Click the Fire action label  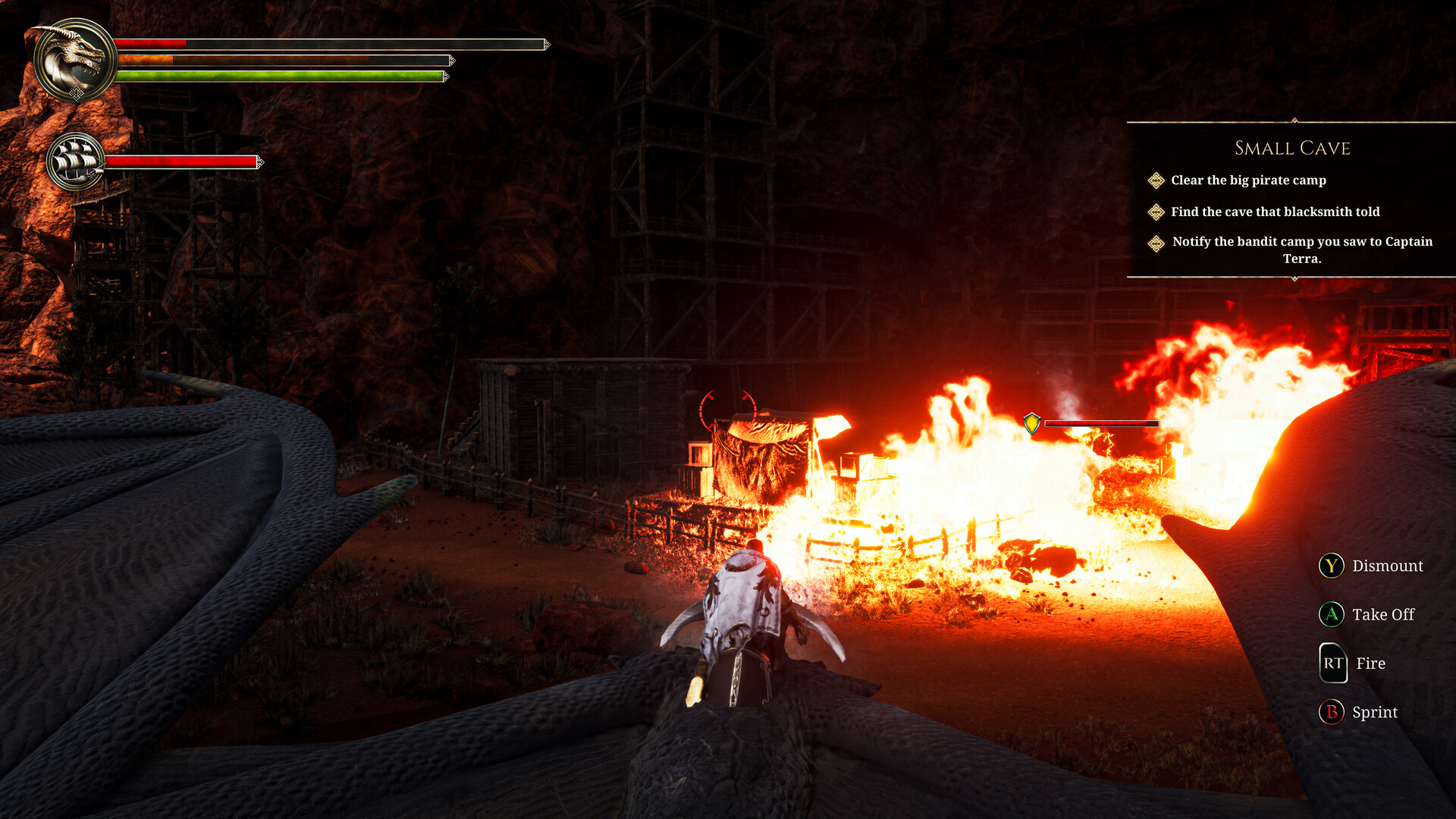(x=1370, y=664)
